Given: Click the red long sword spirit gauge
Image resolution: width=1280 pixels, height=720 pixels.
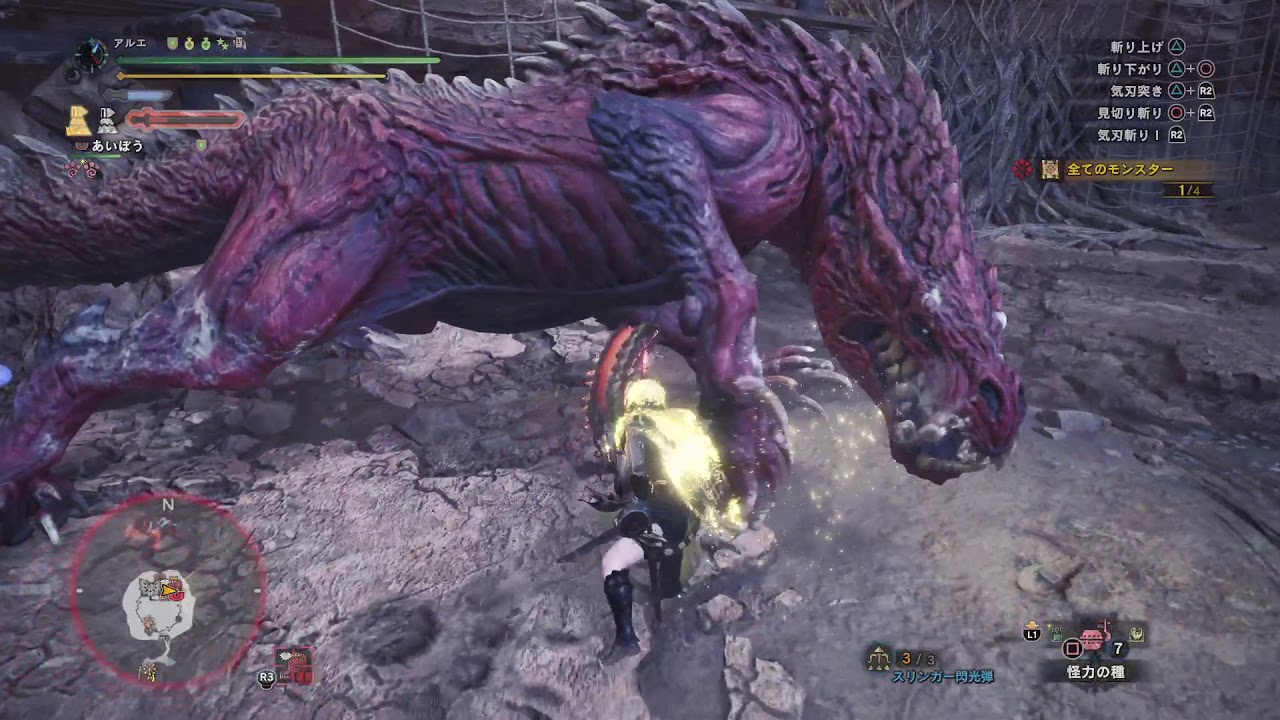Looking at the screenshot, I should pyautogui.click(x=186, y=120).
